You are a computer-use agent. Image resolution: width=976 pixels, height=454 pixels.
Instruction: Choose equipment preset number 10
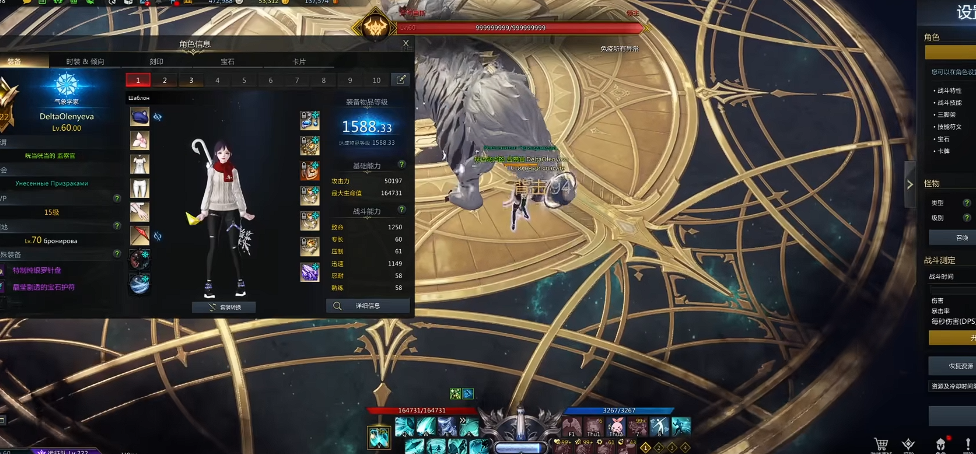click(376, 80)
